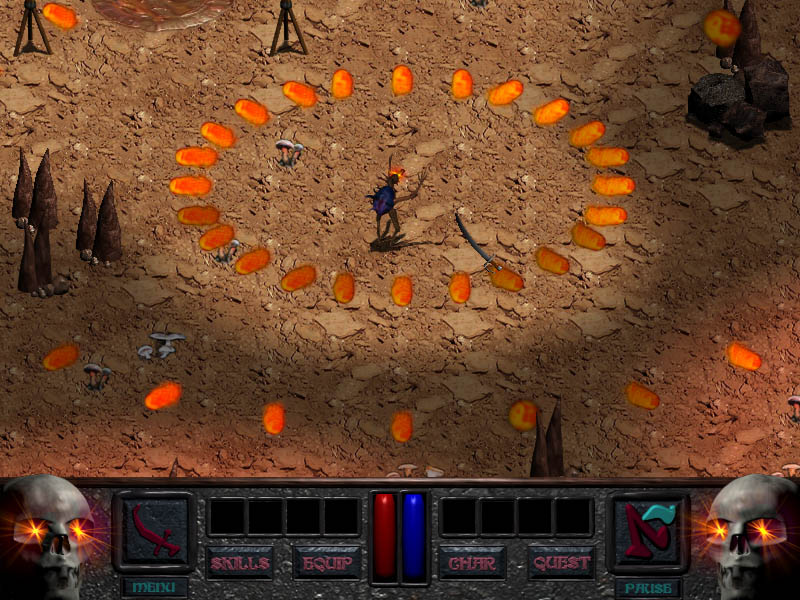This screenshot has width=800, height=600.
Task: Click the Menu button
Action: tap(154, 587)
